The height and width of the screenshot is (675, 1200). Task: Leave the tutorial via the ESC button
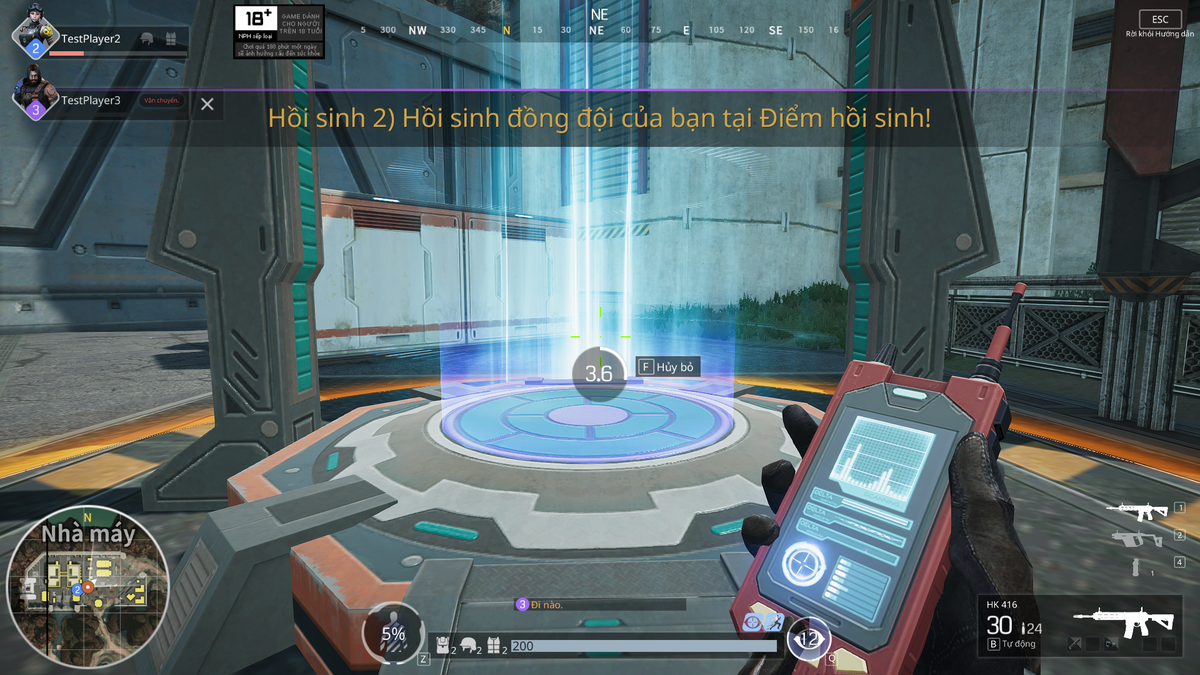(1159, 20)
